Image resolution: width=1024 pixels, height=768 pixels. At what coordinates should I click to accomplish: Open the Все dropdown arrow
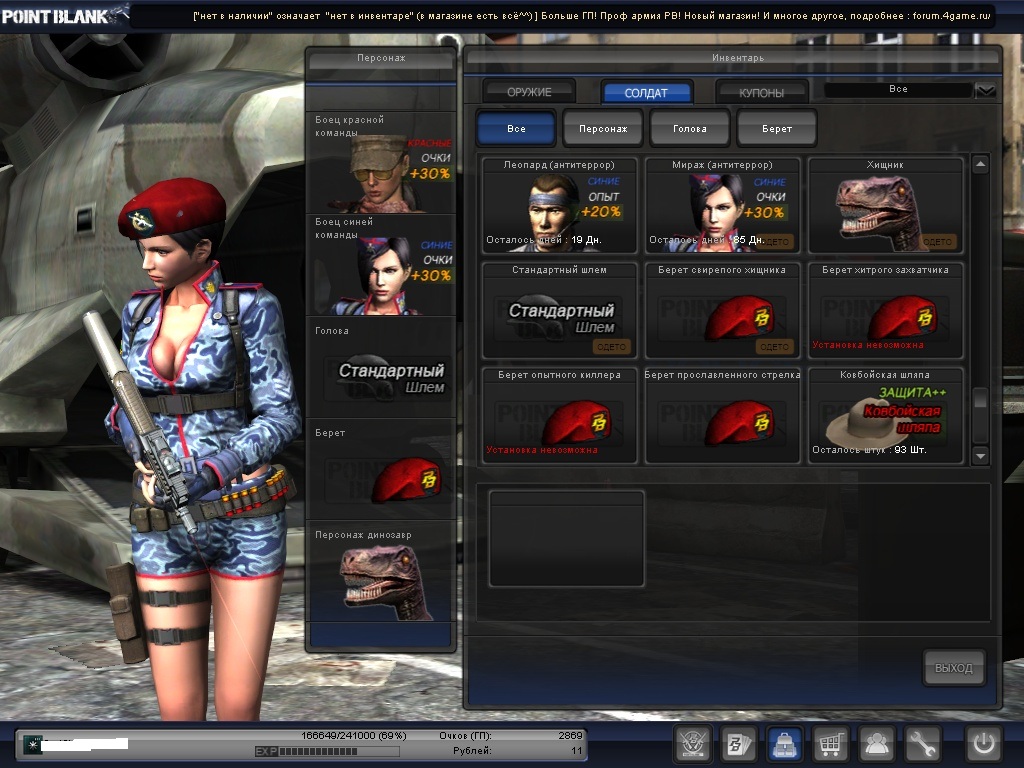coord(985,91)
